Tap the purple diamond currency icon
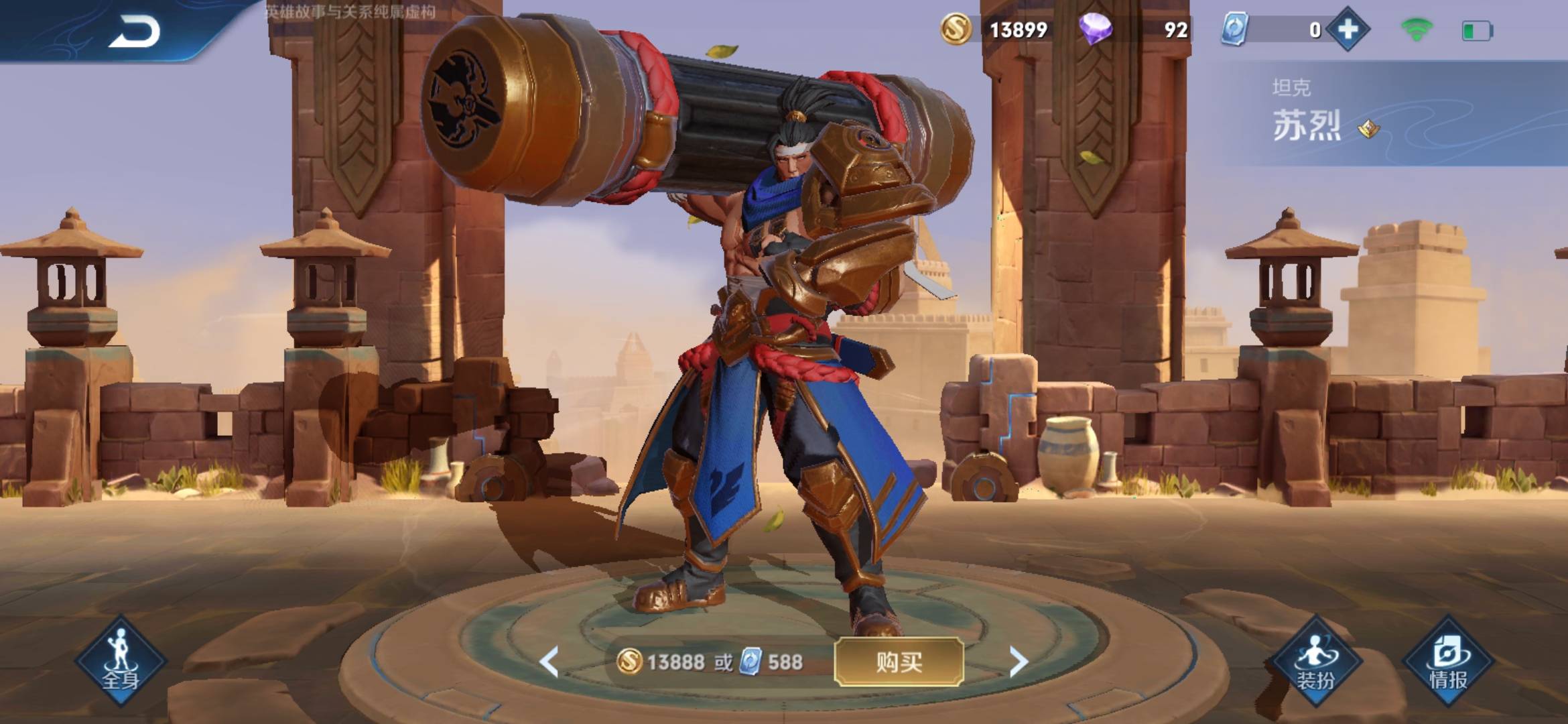The width and height of the screenshot is (1568, 724). [x=1095, y=29]
